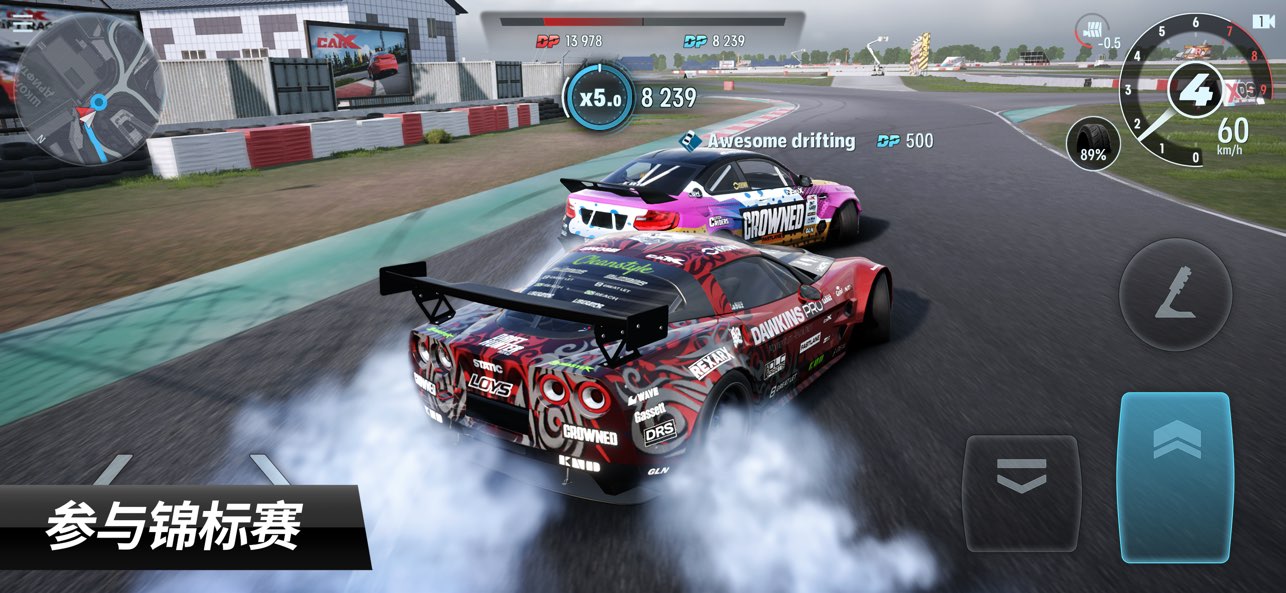The width and height of the screenshot is (1286, 593).
Task: Switch camera view using camera icon
Action: tap(1263, 21)
